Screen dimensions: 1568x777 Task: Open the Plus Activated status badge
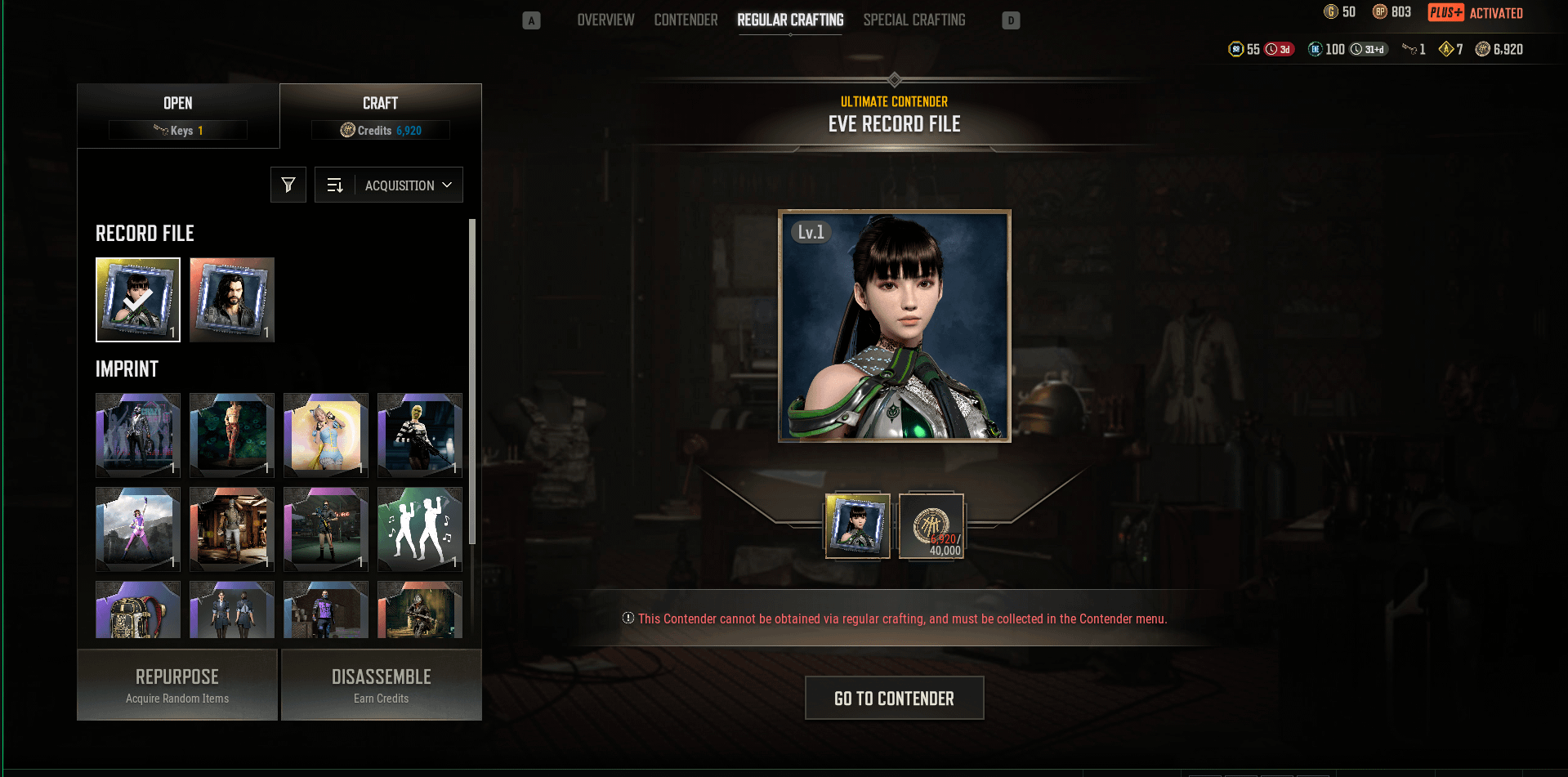point(1476,12)
